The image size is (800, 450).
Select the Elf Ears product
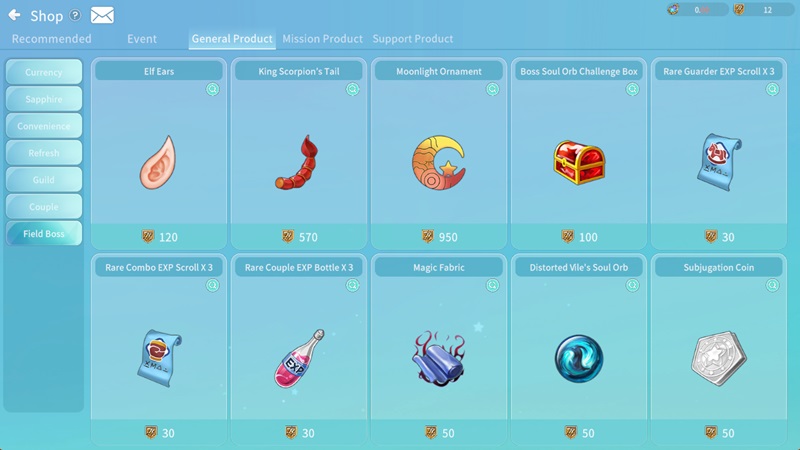159,155
